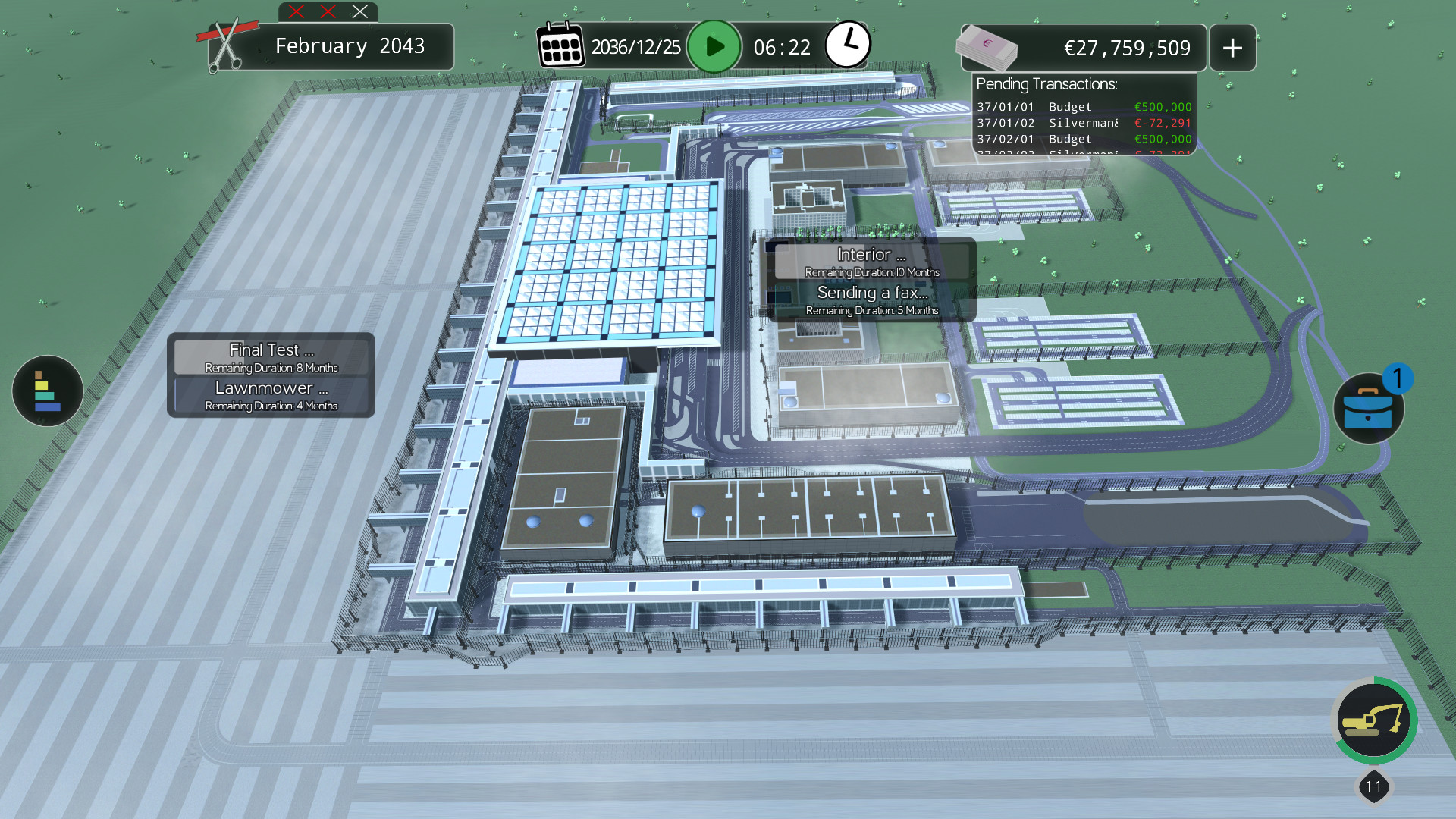
Task: Dismiss the middle red X notification
Action: point(327,11)
